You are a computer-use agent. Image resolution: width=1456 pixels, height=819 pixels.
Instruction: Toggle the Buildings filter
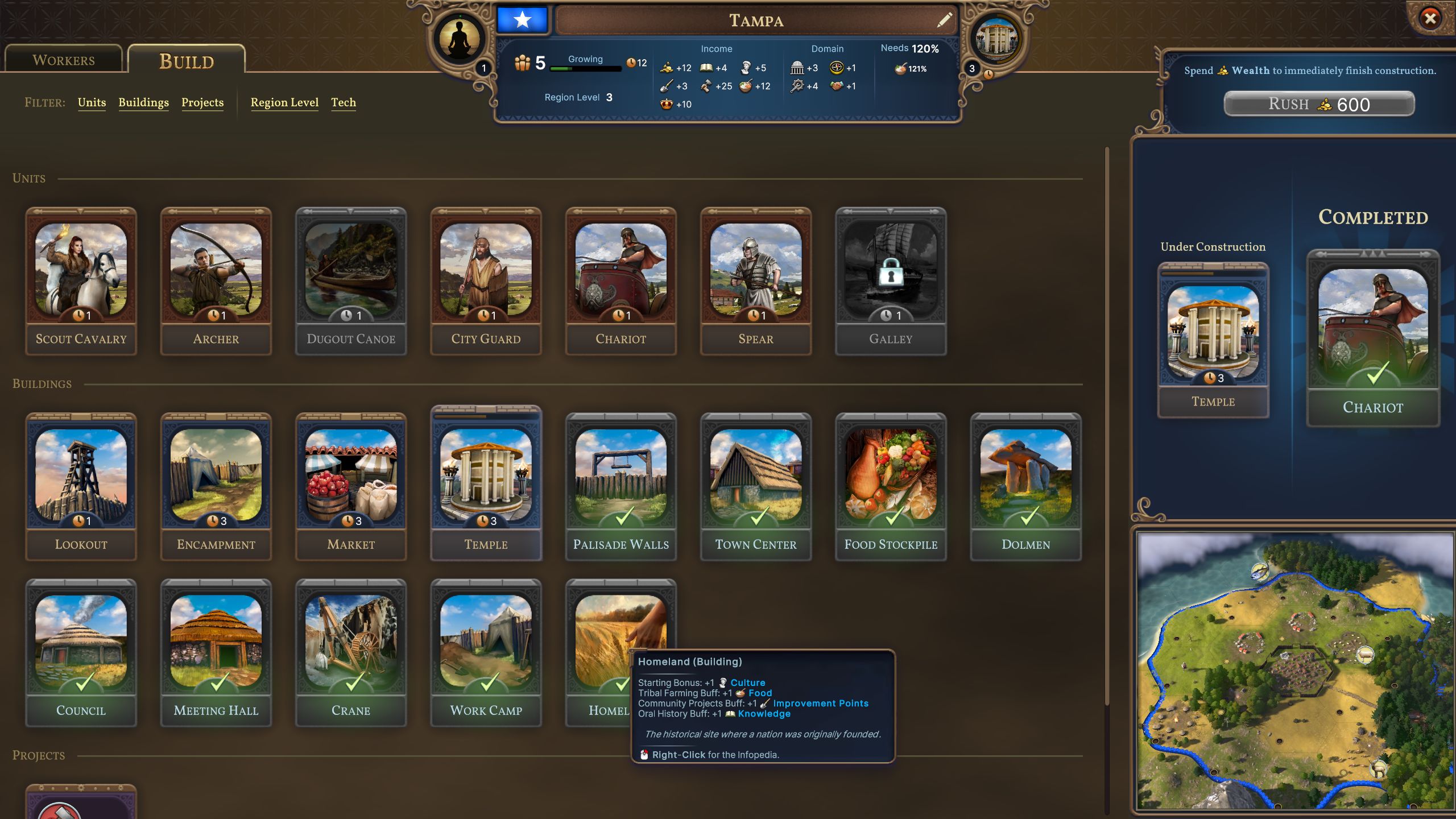point(143,102)
